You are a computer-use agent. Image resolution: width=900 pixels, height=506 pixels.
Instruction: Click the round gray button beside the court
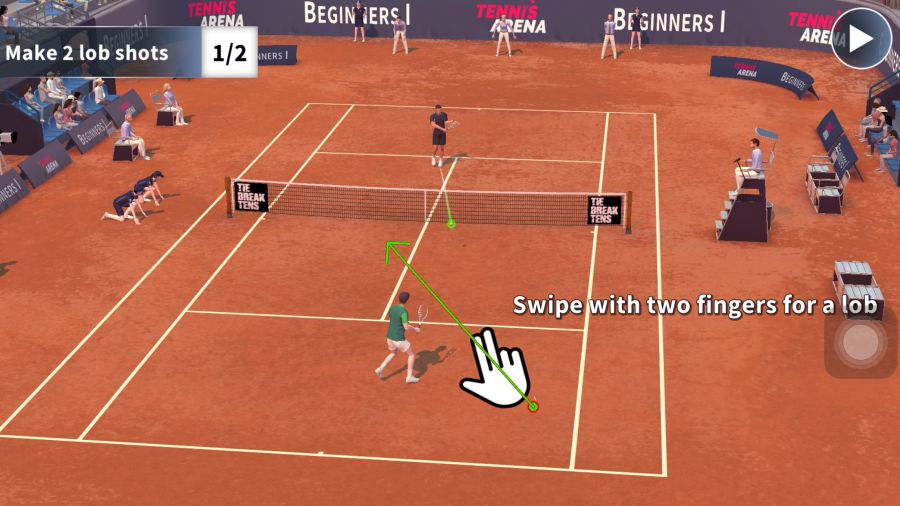pos(859,343)
